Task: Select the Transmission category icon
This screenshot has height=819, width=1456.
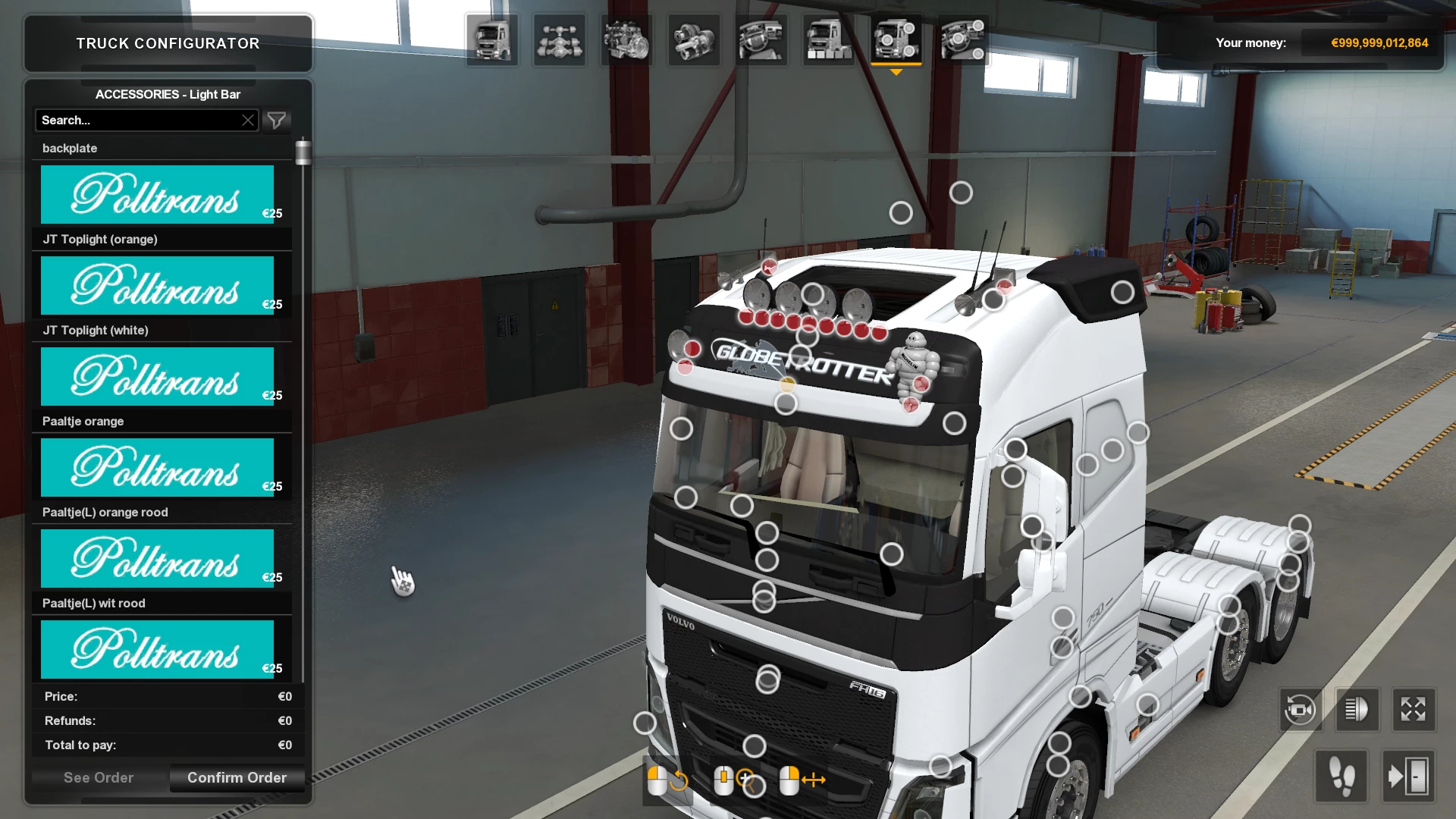Action: tap(694, 39)
